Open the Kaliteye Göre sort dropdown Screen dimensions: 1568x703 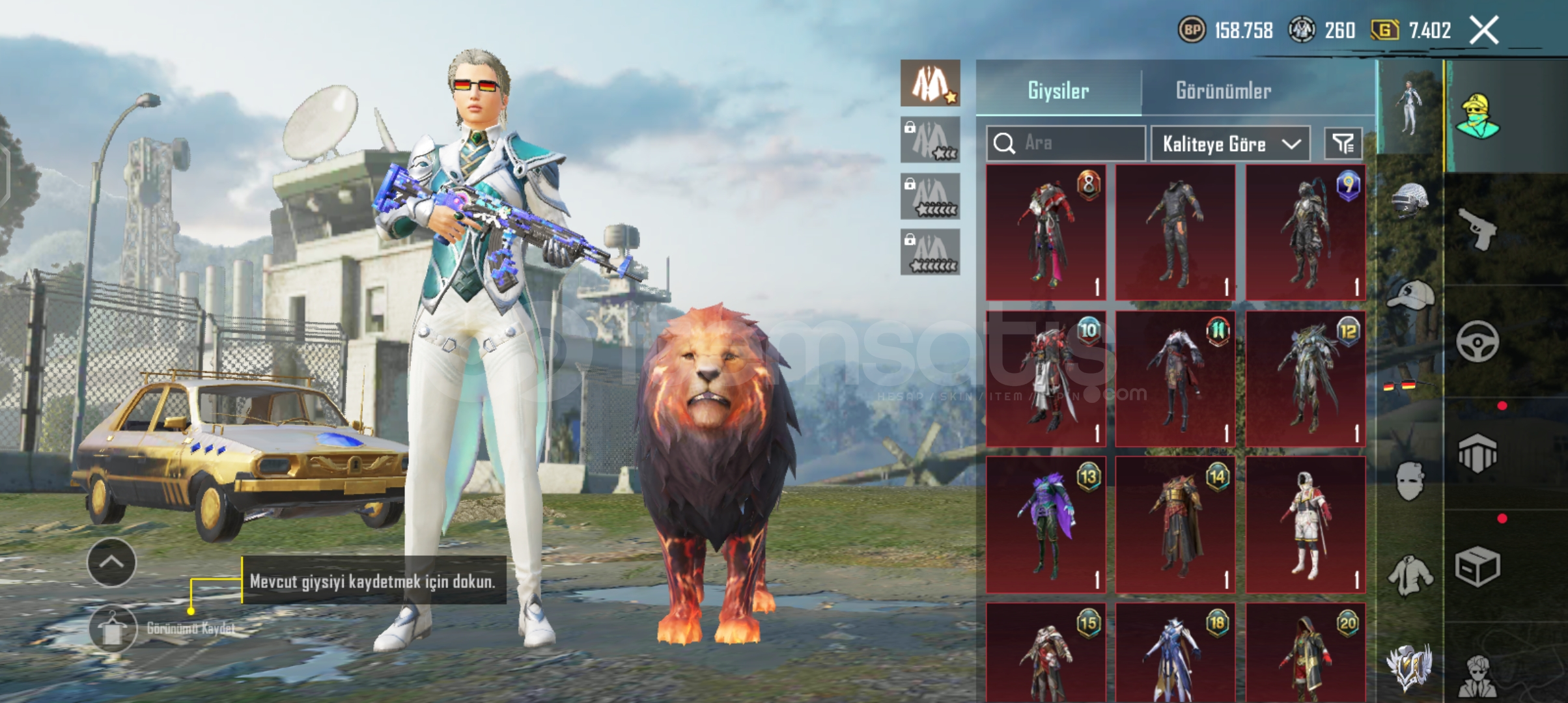[x=1230, y=144]
